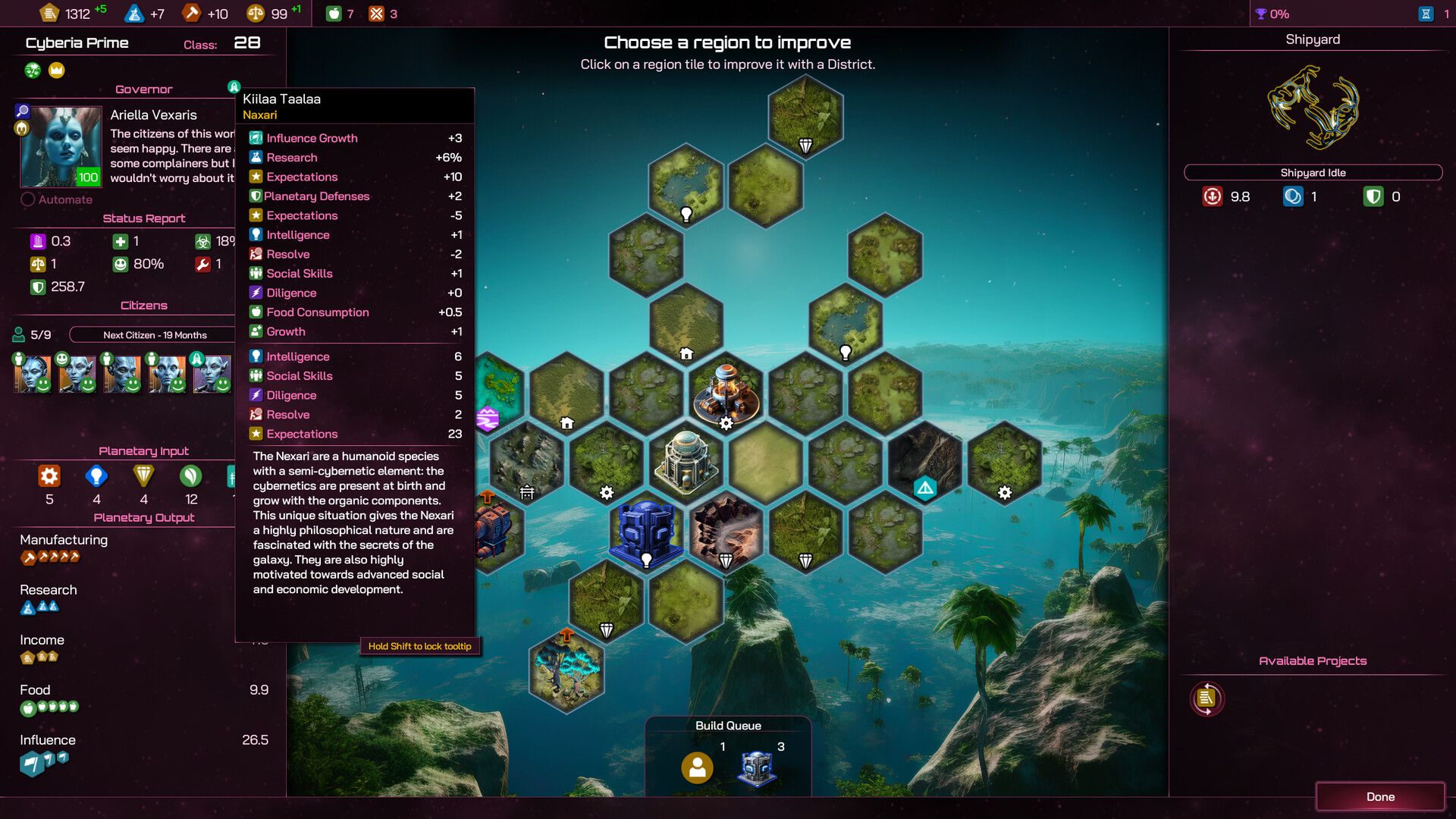This screenshot has height=819, width=1456.
Task: Switch to the Shipyard panel header
Action: click(x=1312, y=39)
